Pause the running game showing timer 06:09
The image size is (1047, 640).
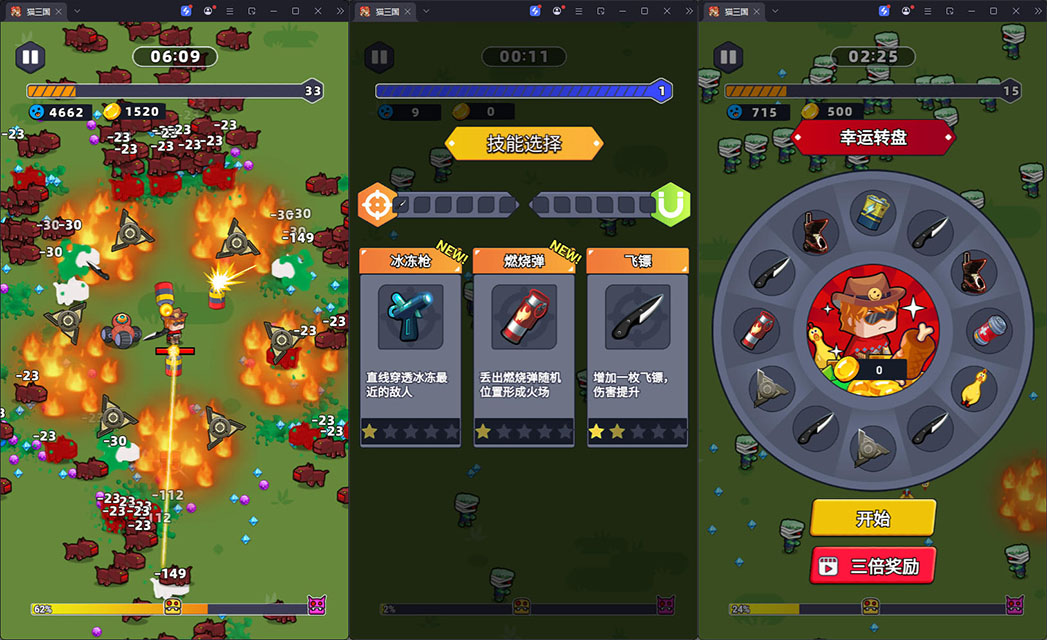point(30,57)
